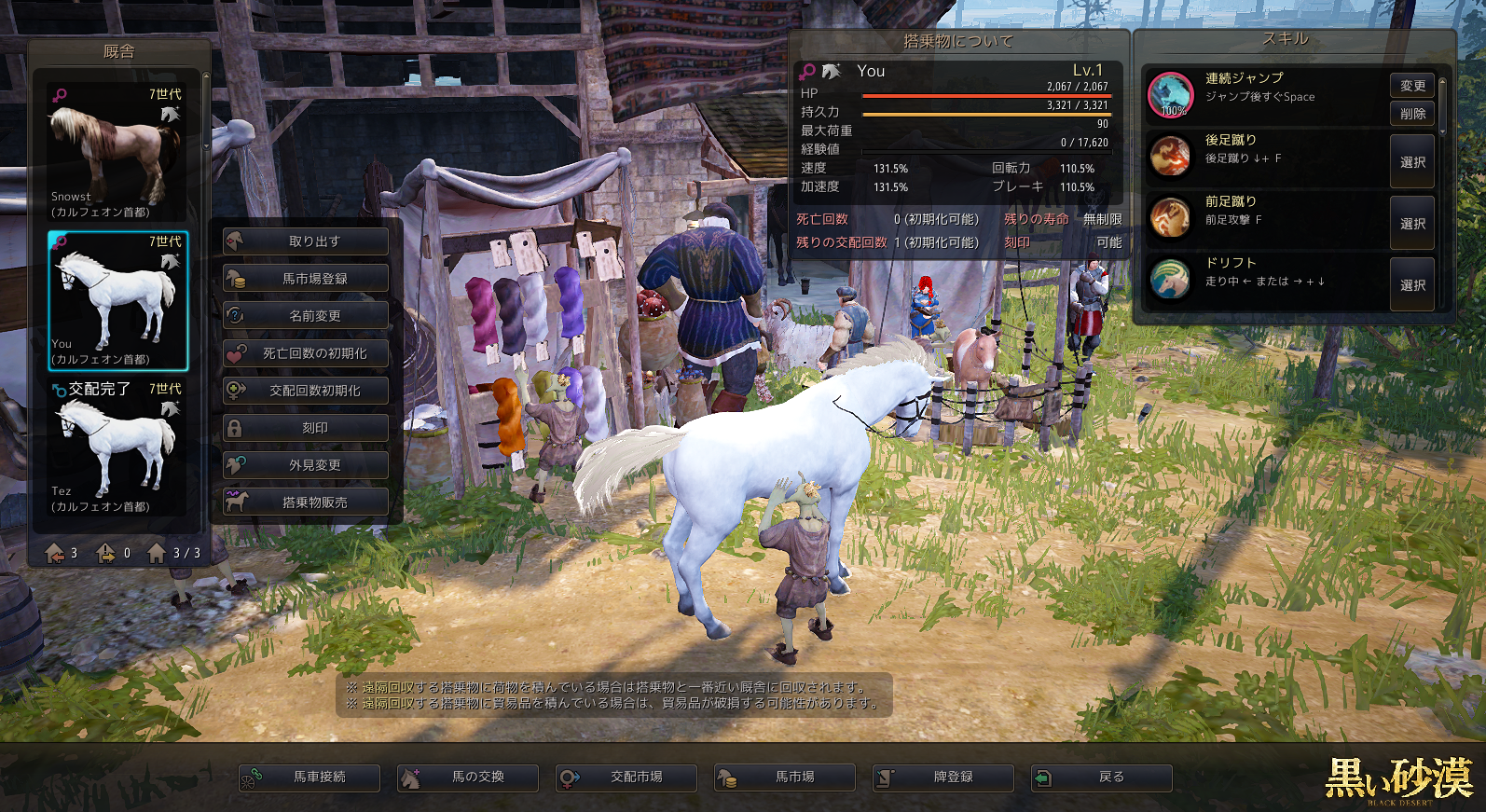Choose the Tez horse entry
Screen dimensions: 1486x812
tap(118, 447)
